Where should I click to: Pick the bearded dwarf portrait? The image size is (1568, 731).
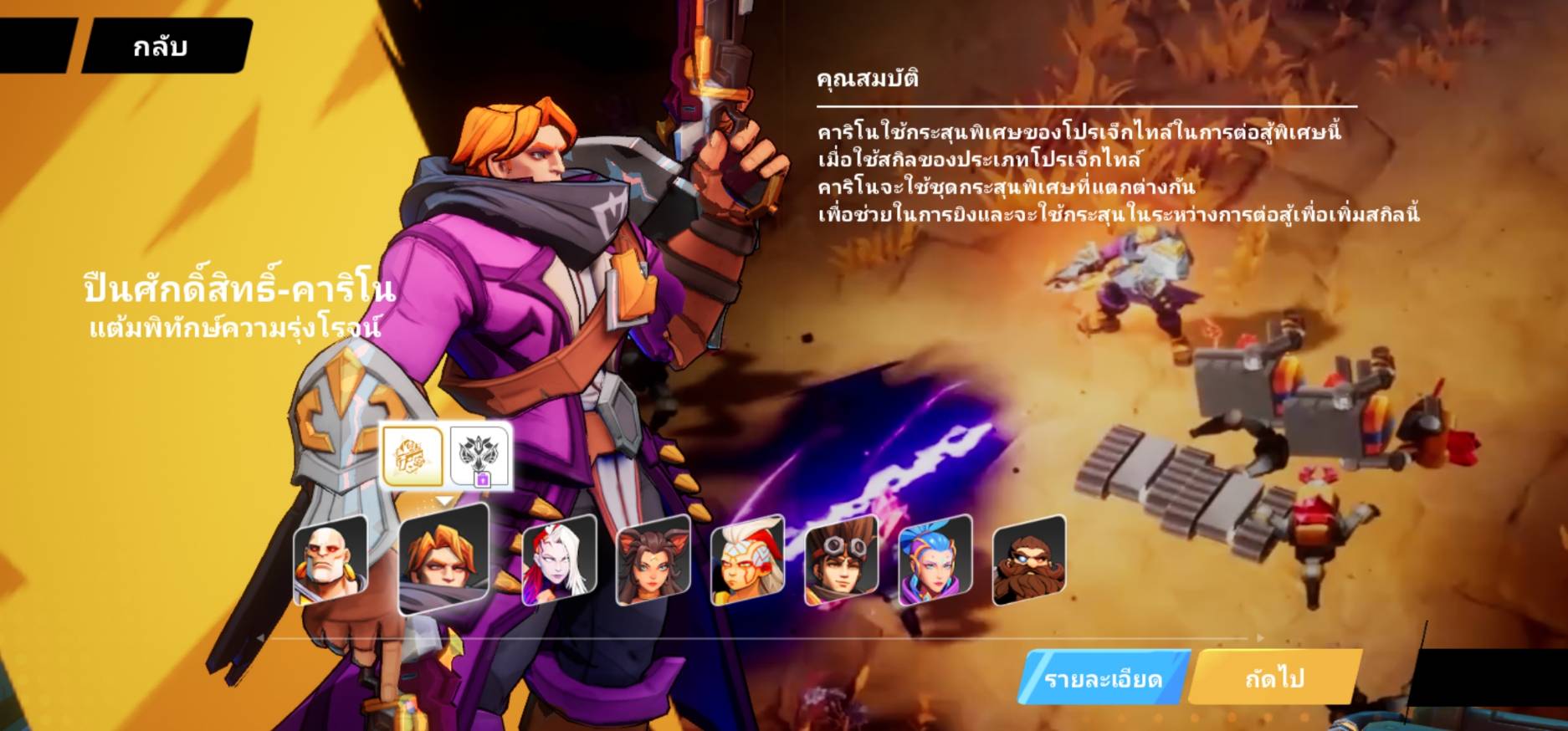coord(1028,560)
